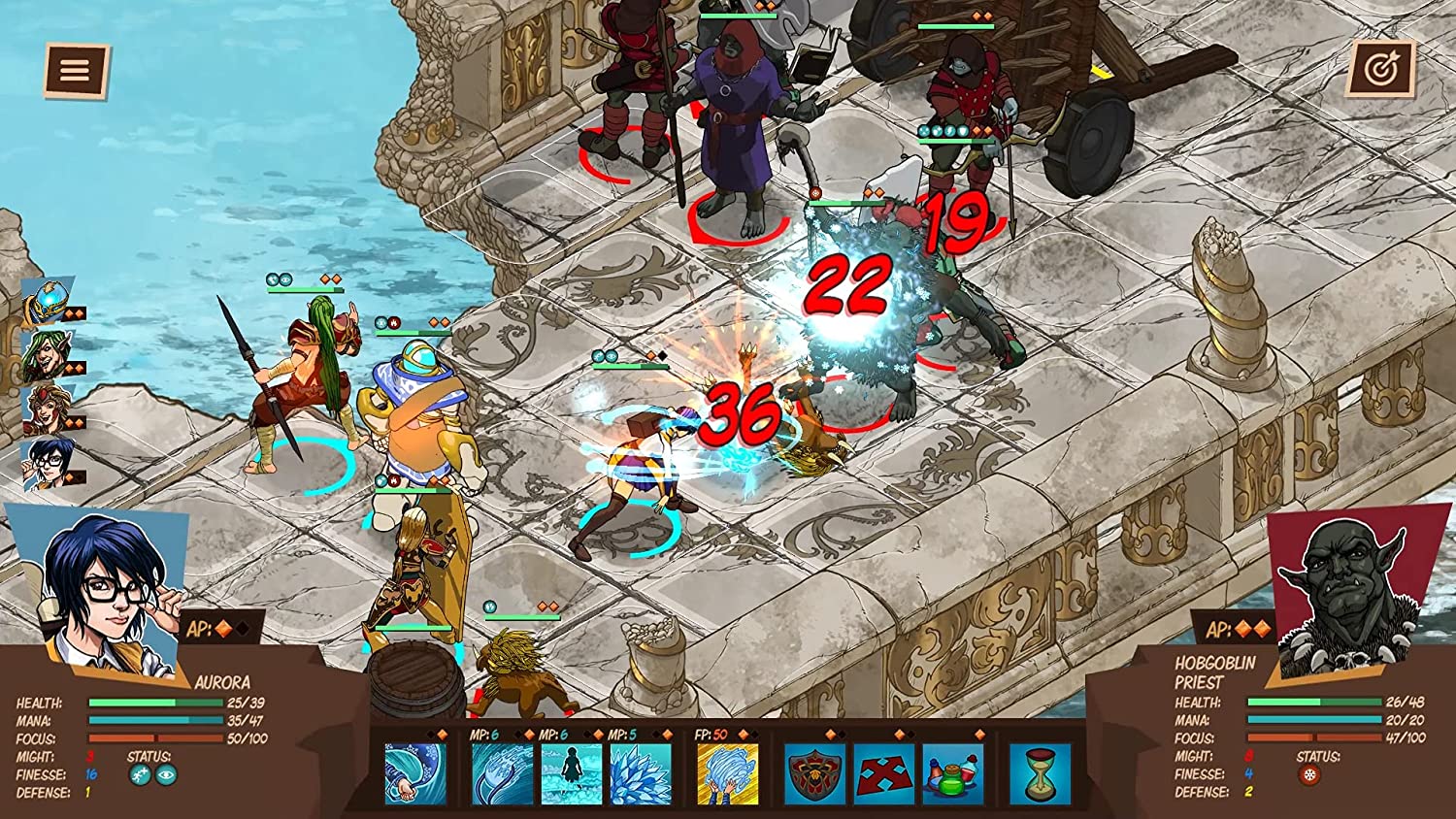
Task: Open the potions item icon
Action: tap(950, 772)
